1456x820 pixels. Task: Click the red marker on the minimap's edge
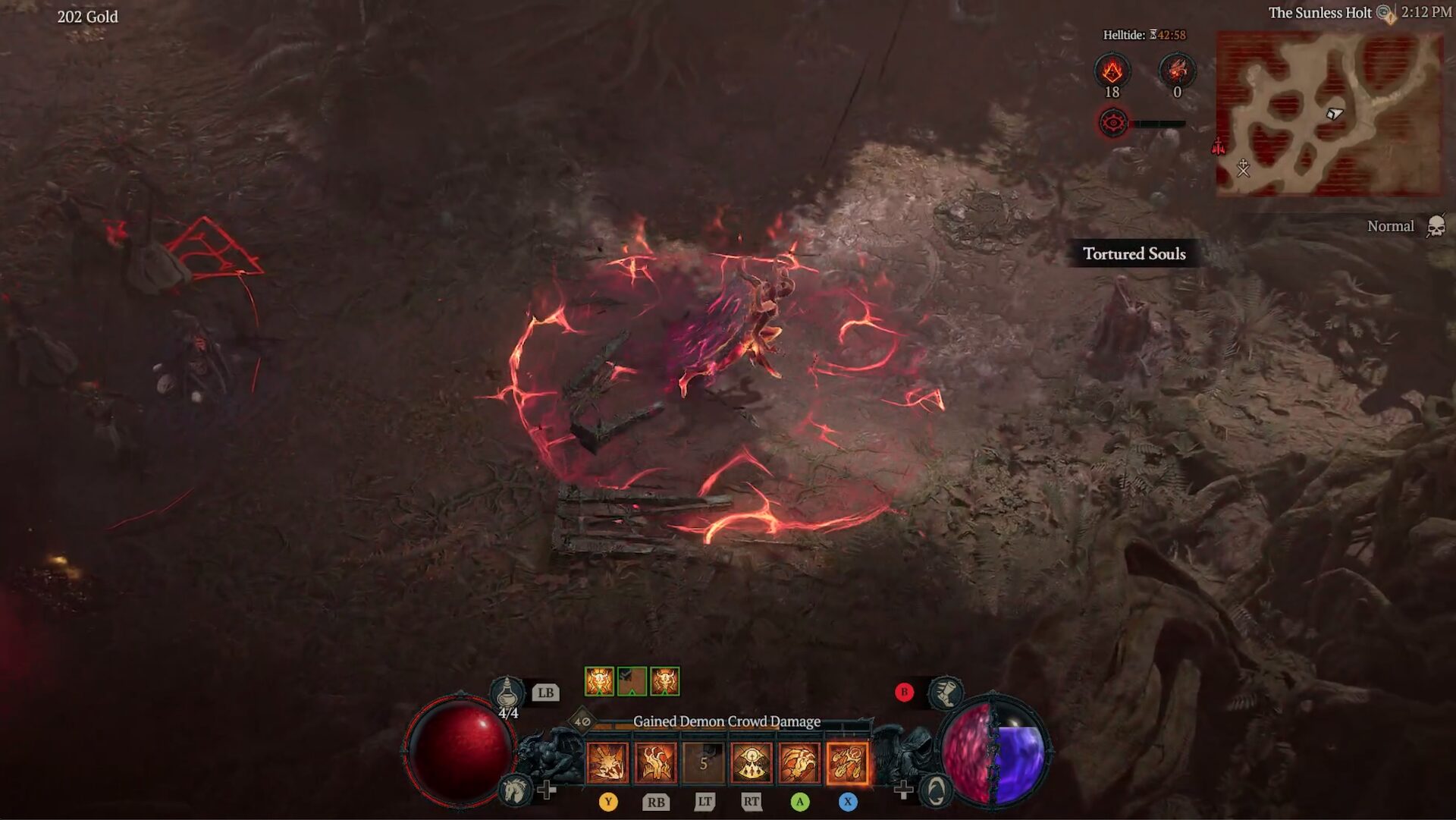1219,146
